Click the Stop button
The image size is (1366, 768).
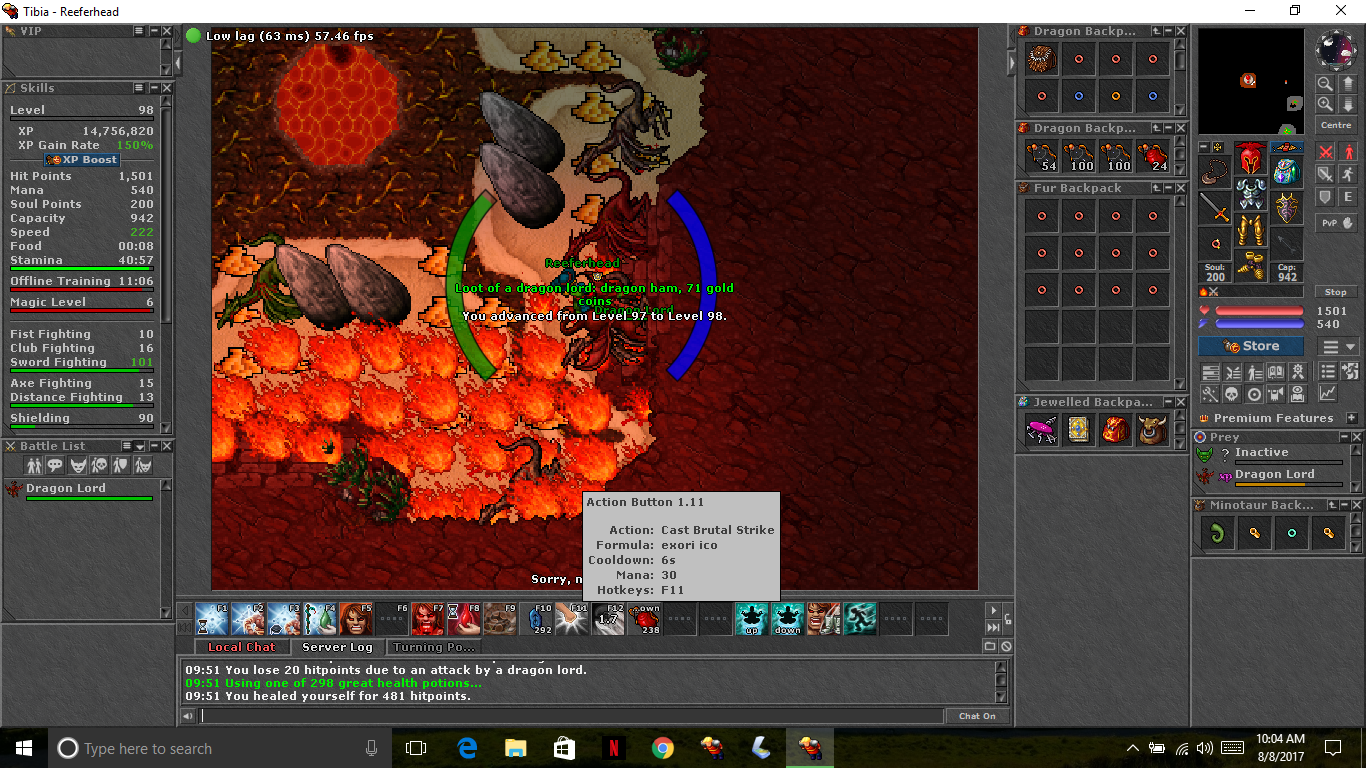[x=1335, y=292]
